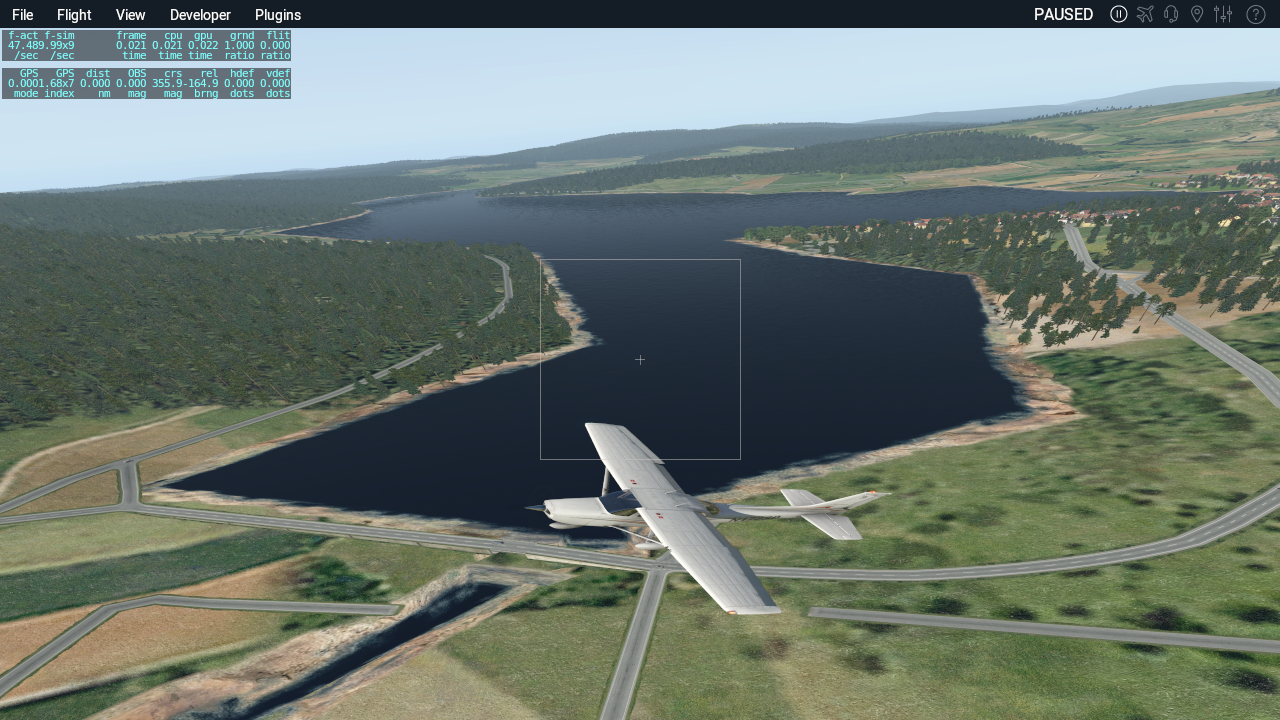
Task: Open the map using location pin icon
Action: 1196,14
